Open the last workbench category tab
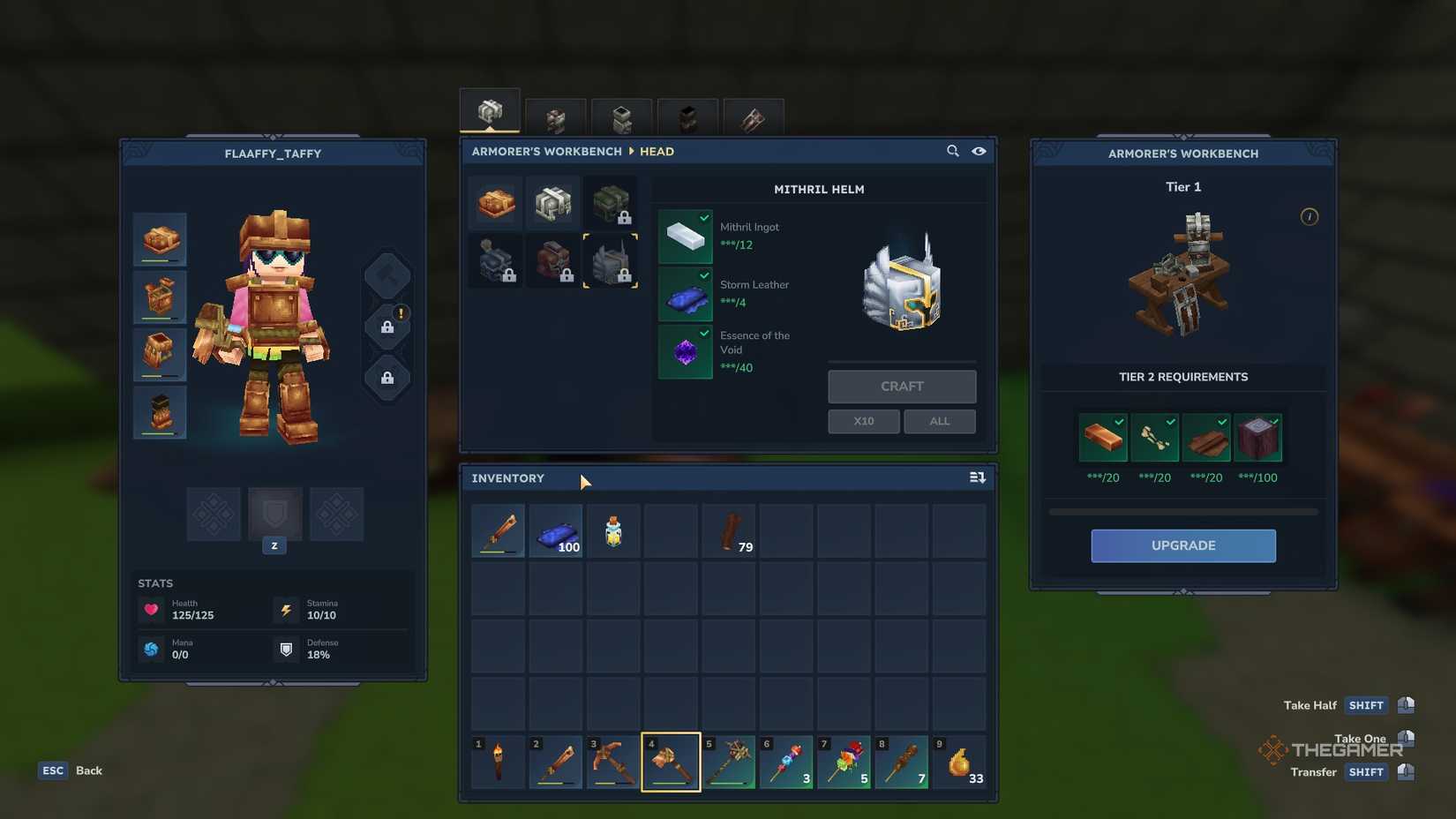The height and width of the screenshot is (819, 1456). point(753,118)
